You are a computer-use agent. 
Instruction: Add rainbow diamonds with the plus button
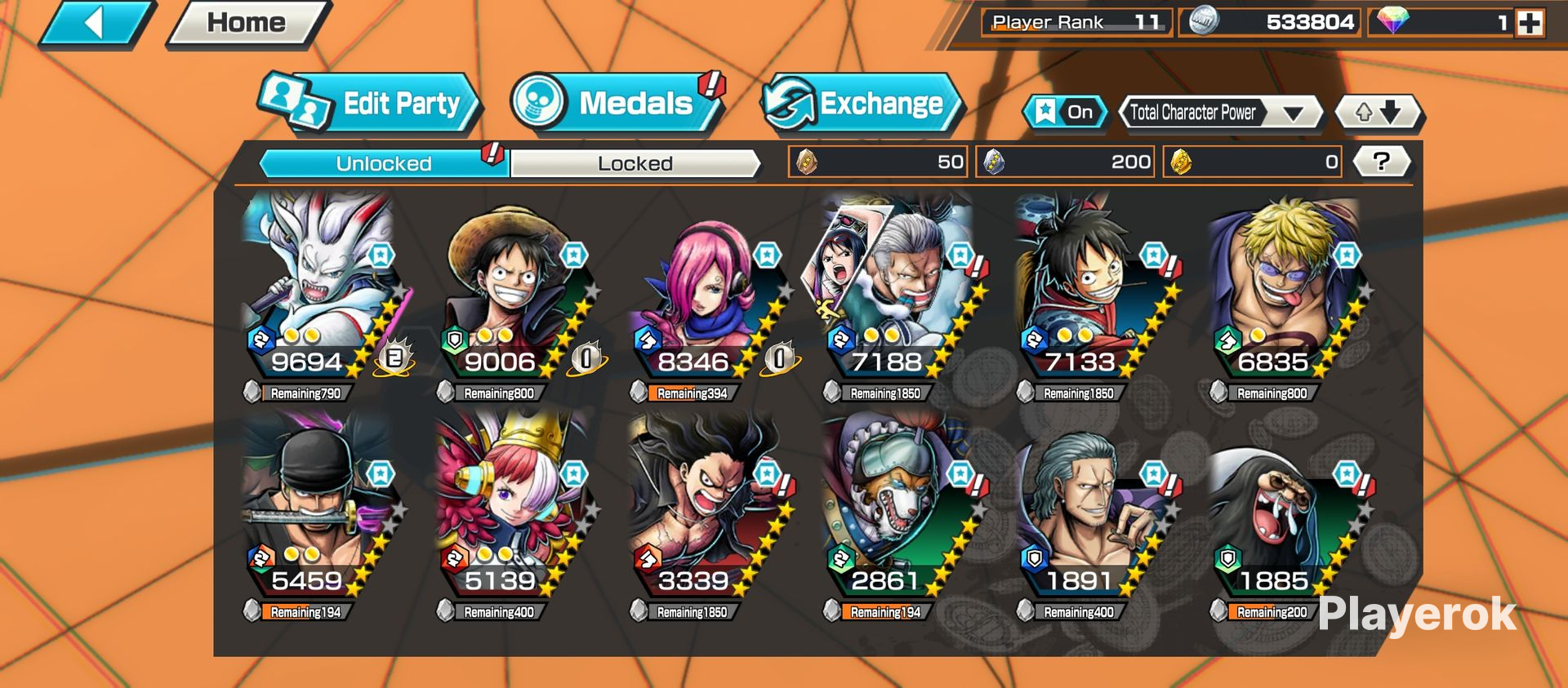pyautogui.click(x=1530, y=23)
